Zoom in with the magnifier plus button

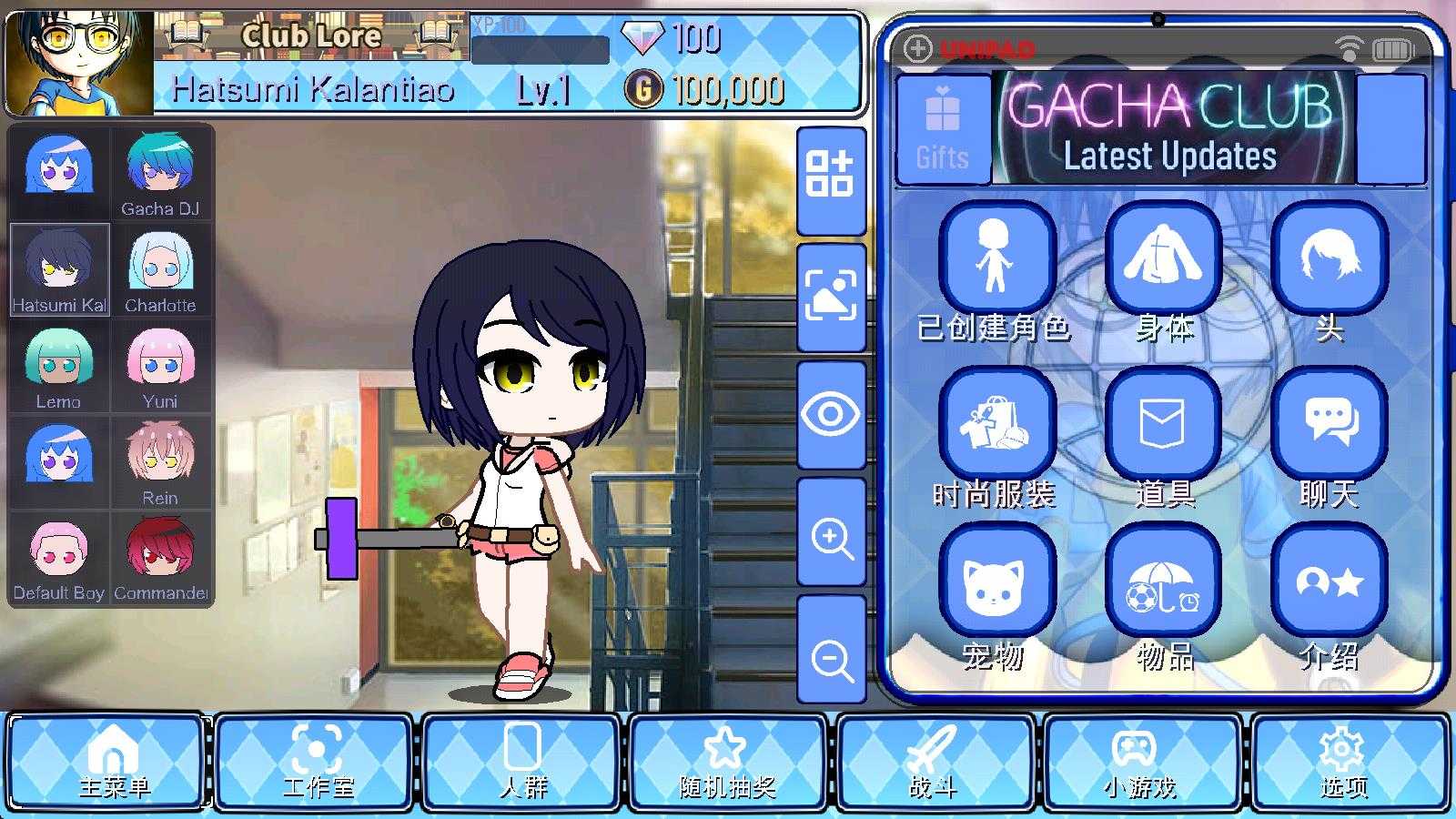click(830, 535)
